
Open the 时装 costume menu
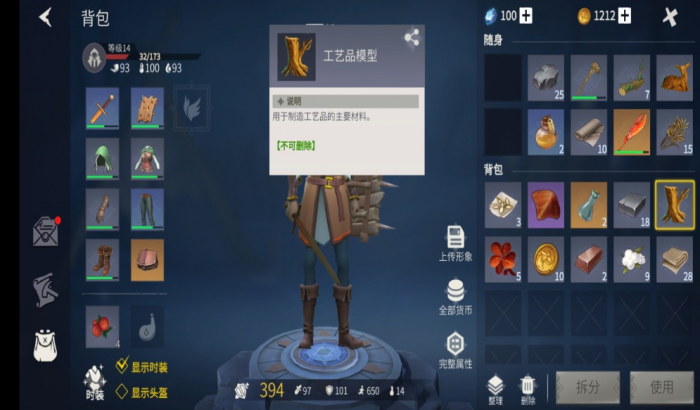[95, 381]
